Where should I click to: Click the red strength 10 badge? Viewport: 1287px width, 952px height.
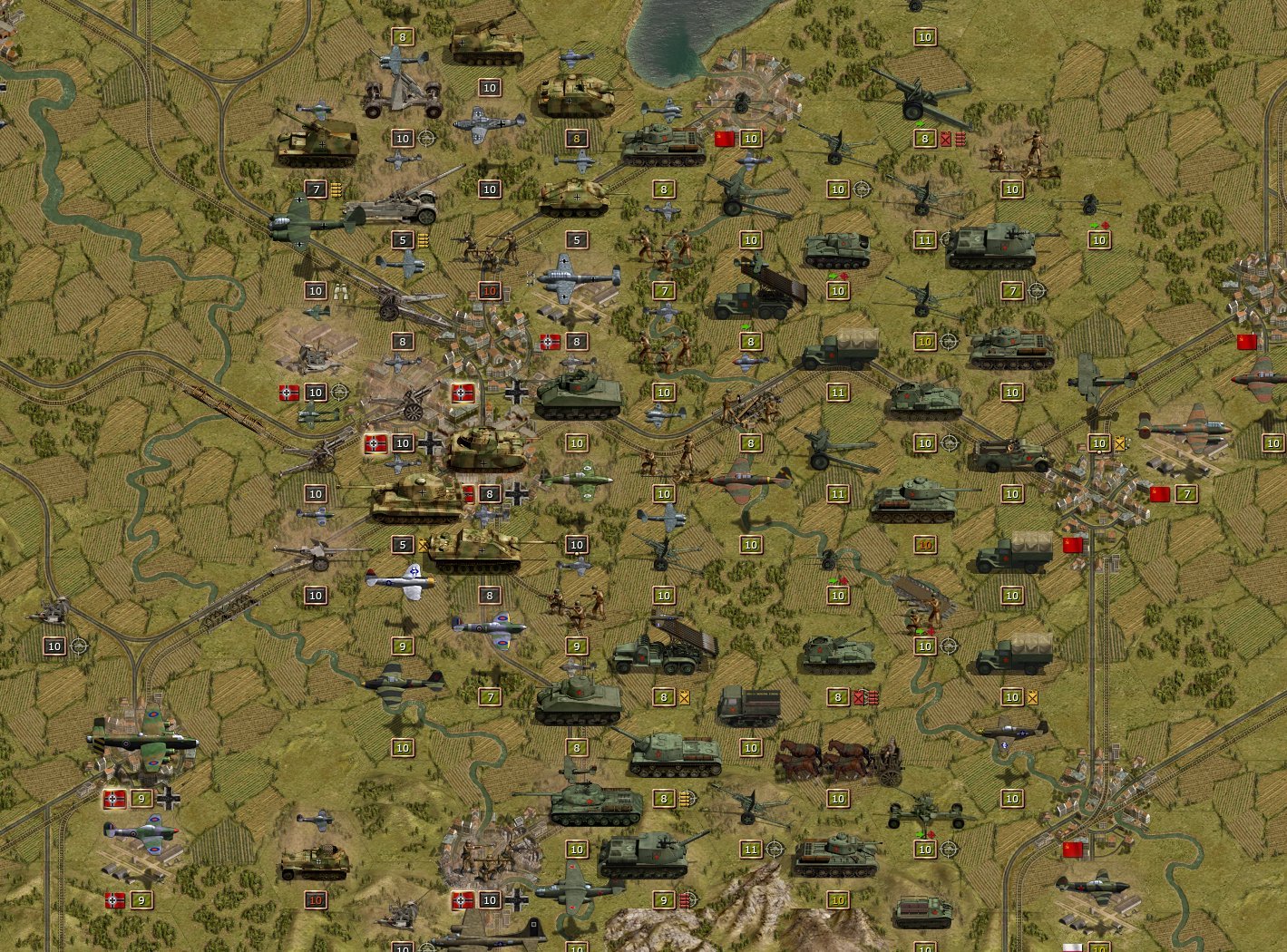click(x=490, y=290)
